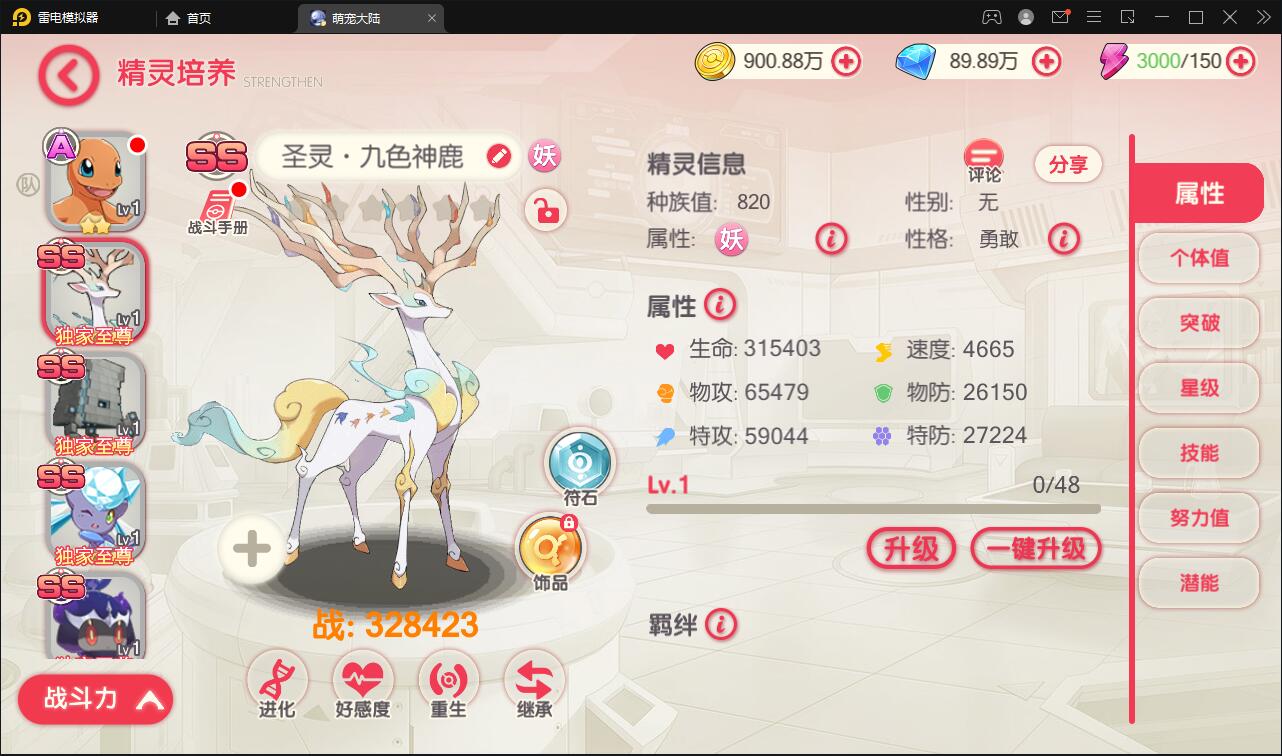Open the 符石 rune panel
The width and height of the screenshot is (1282, 756).
click(x=580, y=462)
